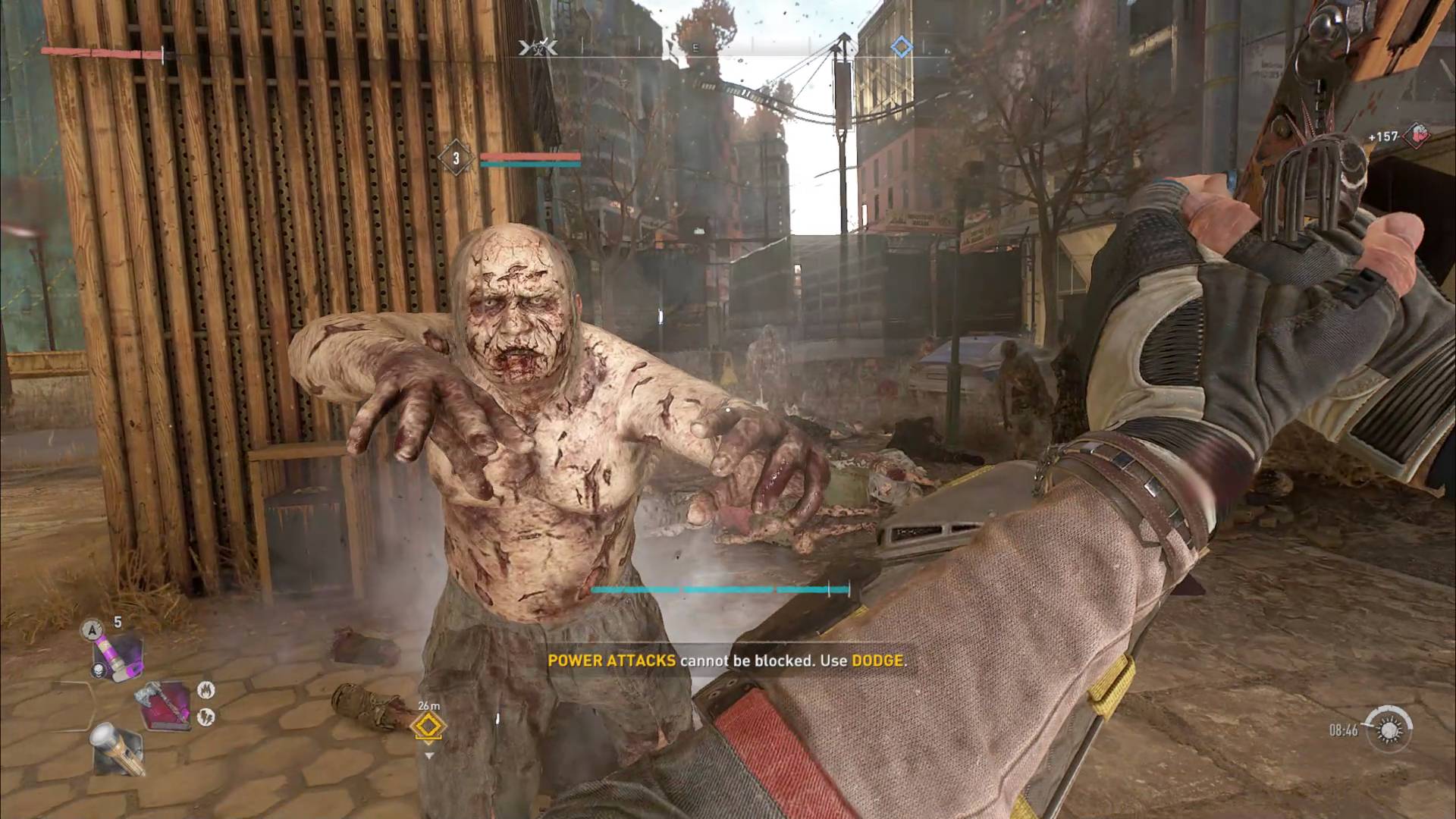Click the crossed-arrows marker on the compass
This screenshot has height=819, width=1456.
click(538, 49)
